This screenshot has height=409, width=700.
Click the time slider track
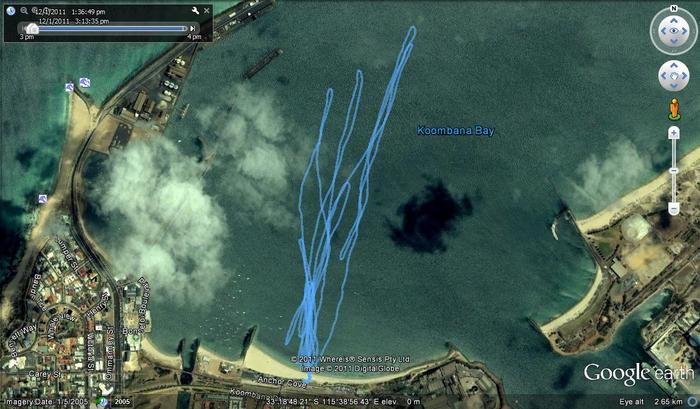110,29
